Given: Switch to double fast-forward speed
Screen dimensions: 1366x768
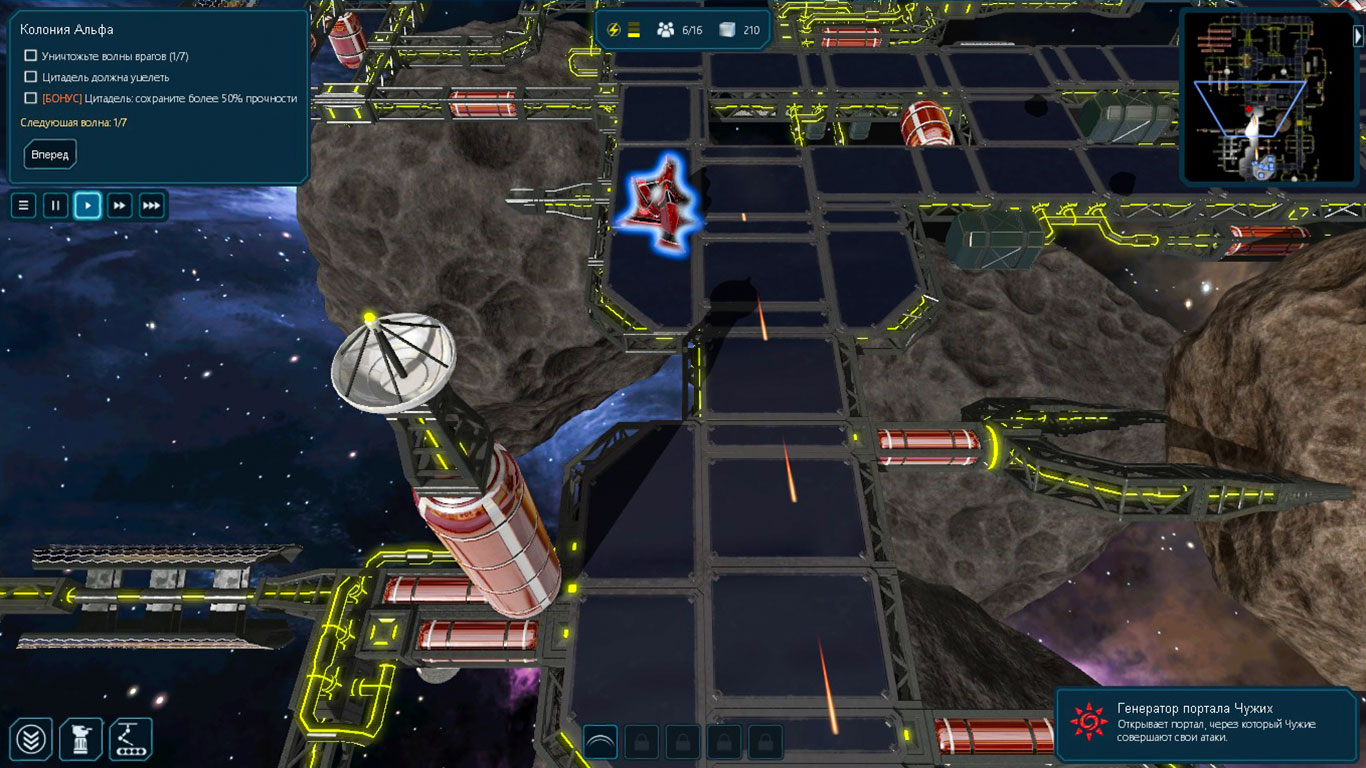Looking at the screenshot, I should point(120,206).
